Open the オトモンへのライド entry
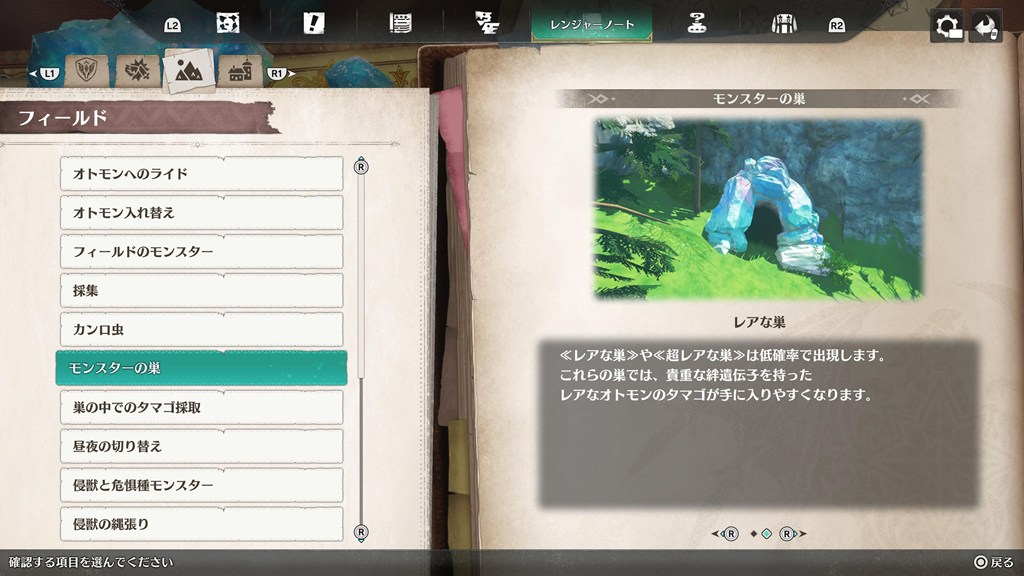This screenshot has width=1024, height=576. [200, 174]
